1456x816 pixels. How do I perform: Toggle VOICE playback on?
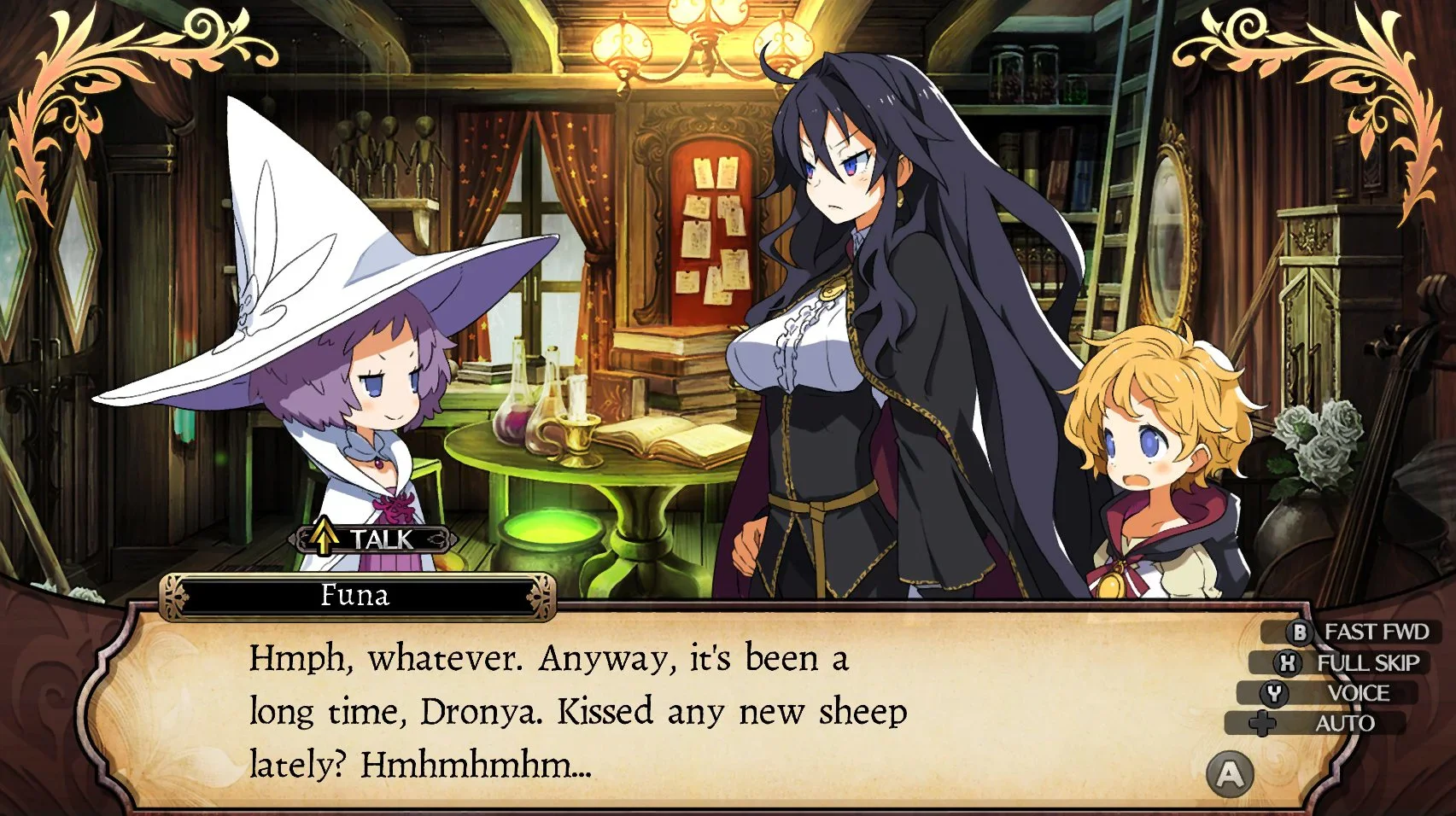(1361, 693)
